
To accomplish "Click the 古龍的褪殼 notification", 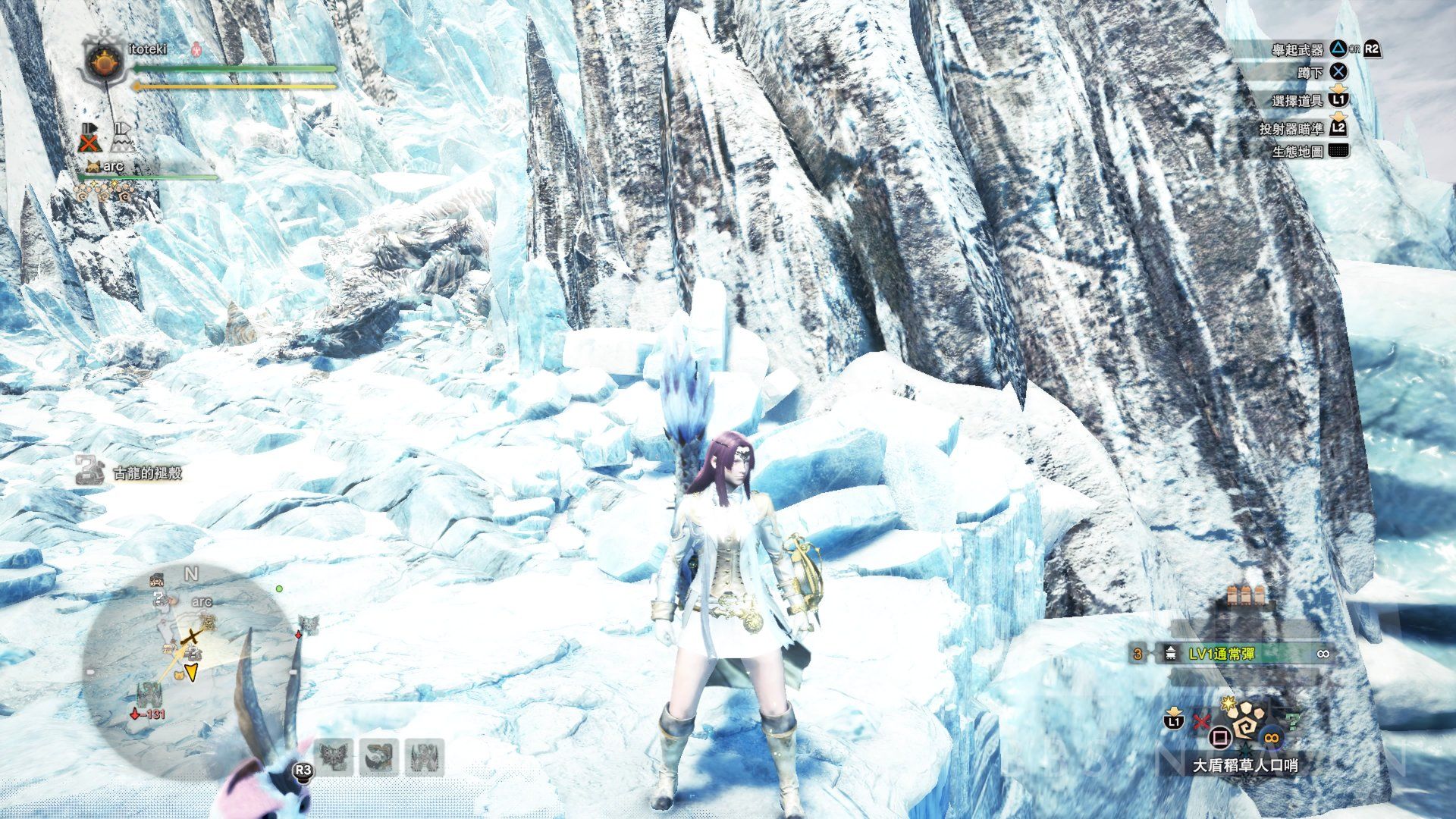I will [130, 473].
